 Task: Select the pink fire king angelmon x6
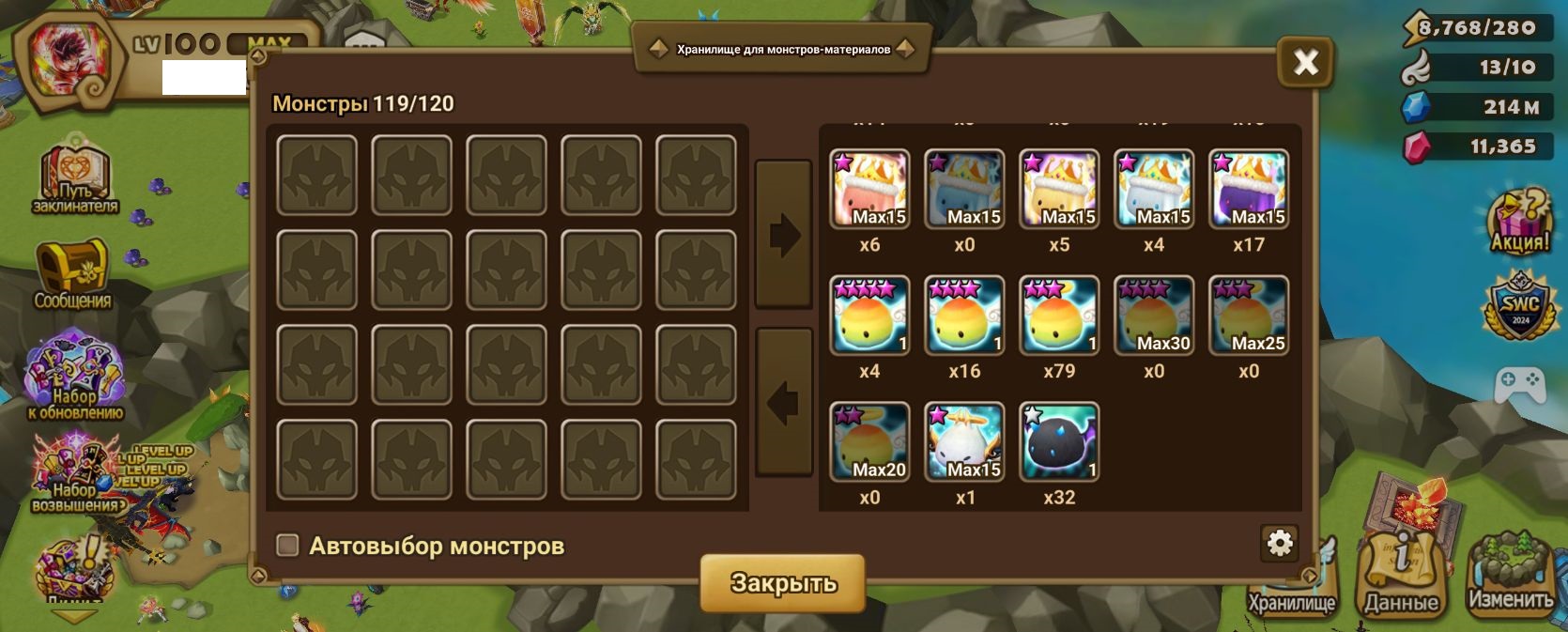[x=869, y=189]
